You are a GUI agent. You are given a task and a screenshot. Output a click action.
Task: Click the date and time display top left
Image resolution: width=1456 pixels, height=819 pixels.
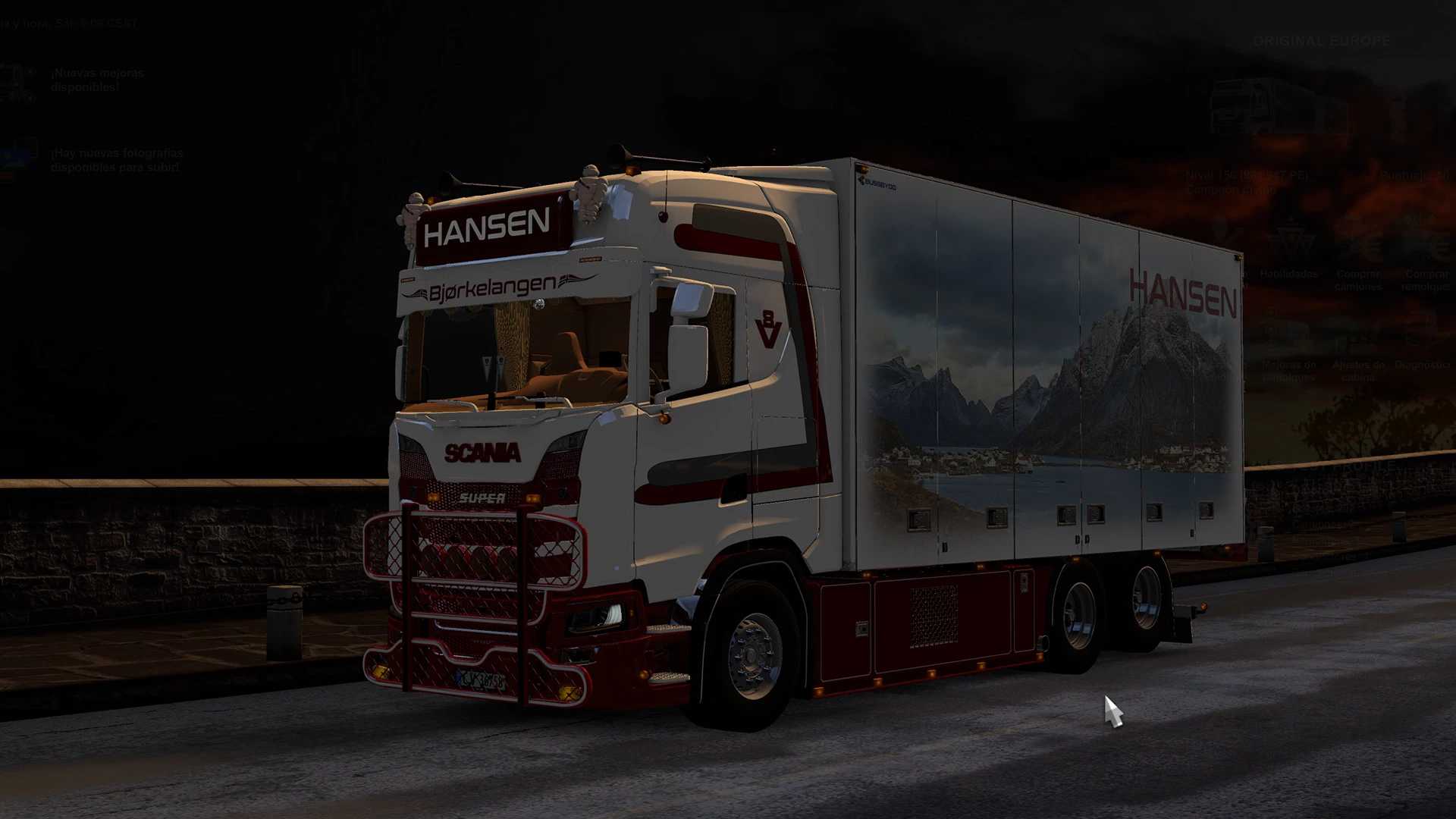68,23
